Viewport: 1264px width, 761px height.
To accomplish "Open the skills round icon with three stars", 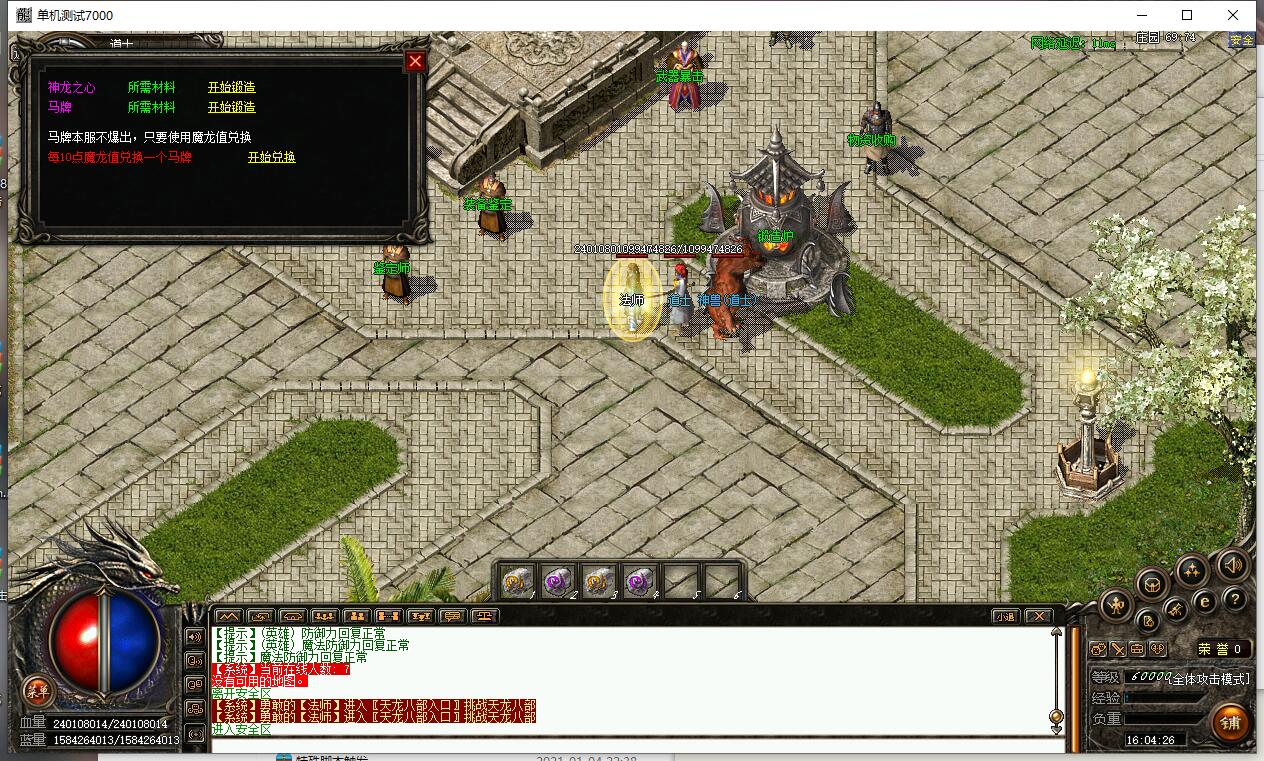I will [1191, 571].
